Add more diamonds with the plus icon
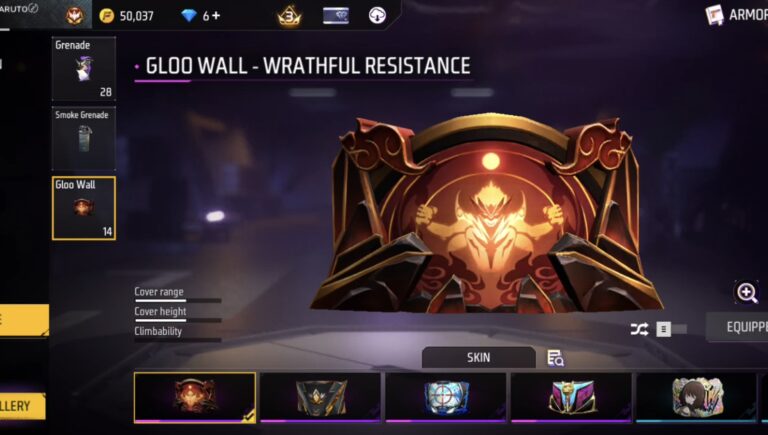Screen dimensions: 768x435 point(215,16)
